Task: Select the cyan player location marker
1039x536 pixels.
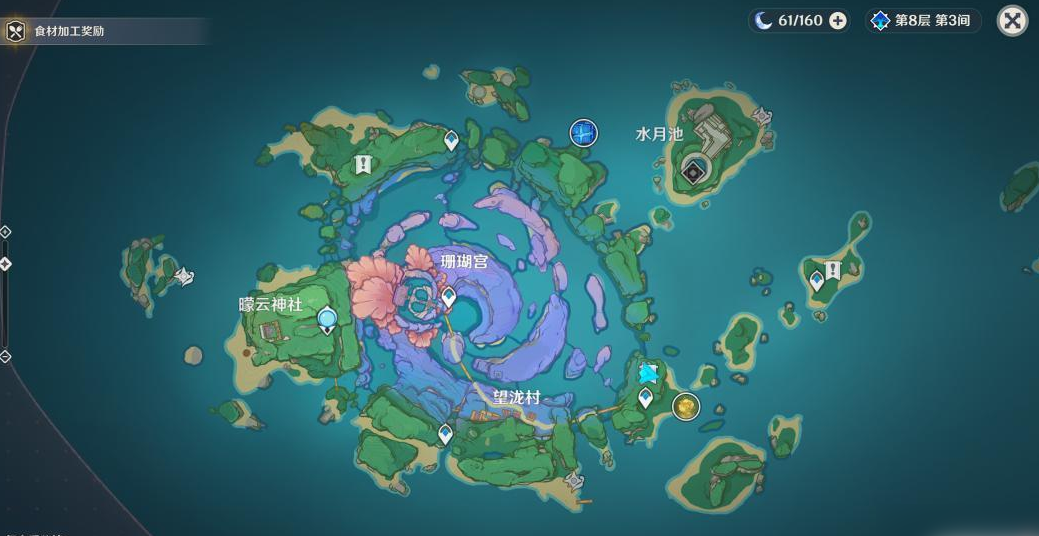Action: (648, 374)
